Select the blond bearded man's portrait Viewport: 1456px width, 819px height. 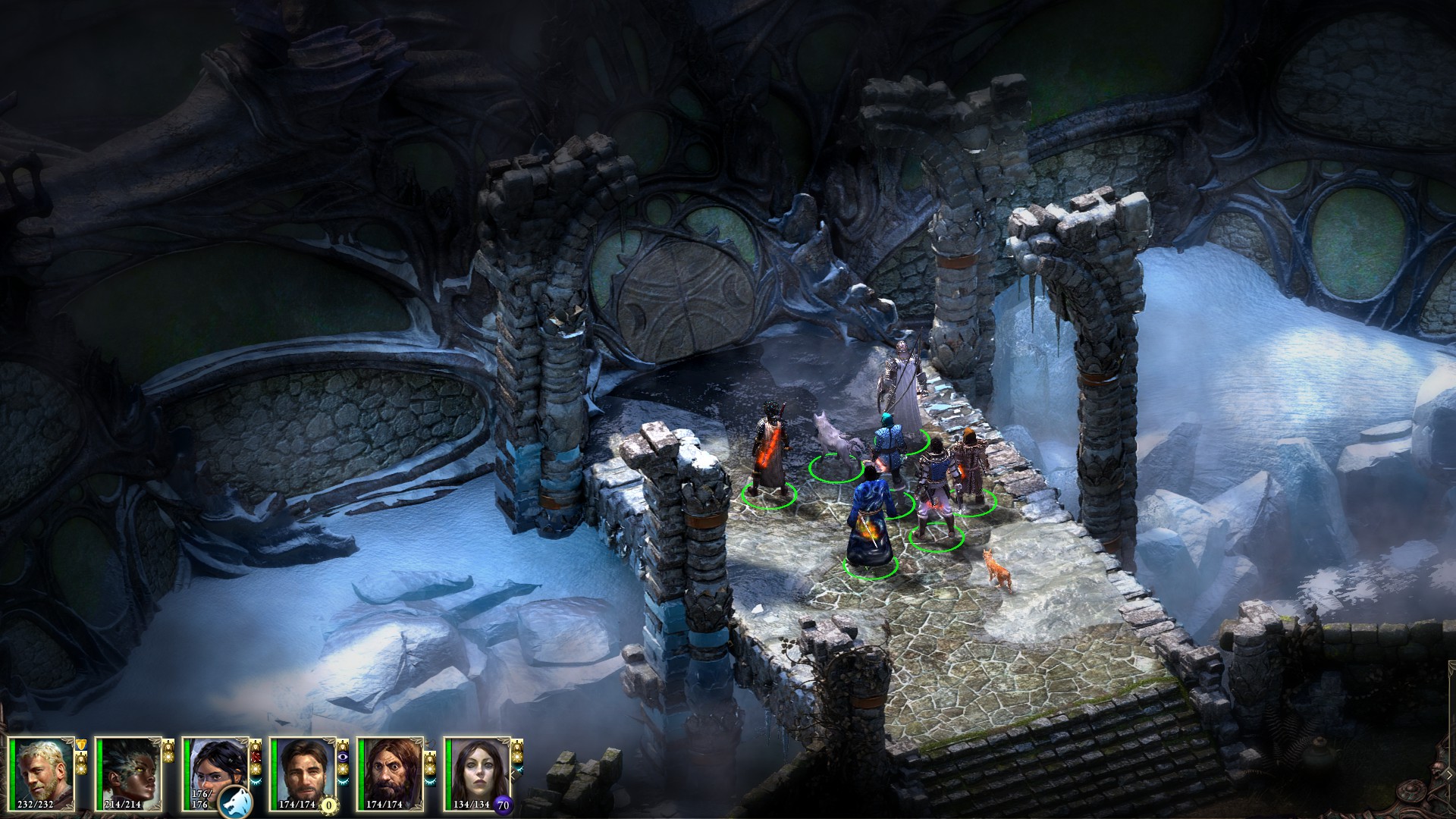45,772
